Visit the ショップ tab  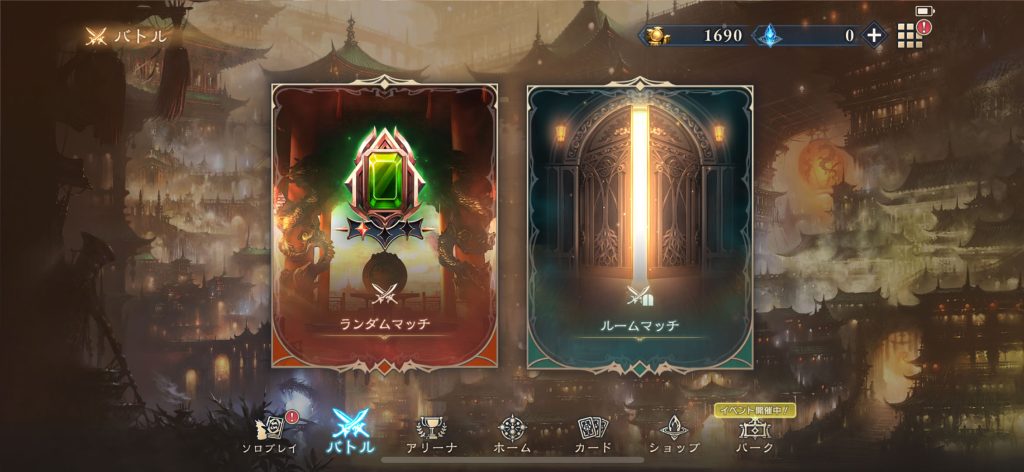click(x=673, y=433)
